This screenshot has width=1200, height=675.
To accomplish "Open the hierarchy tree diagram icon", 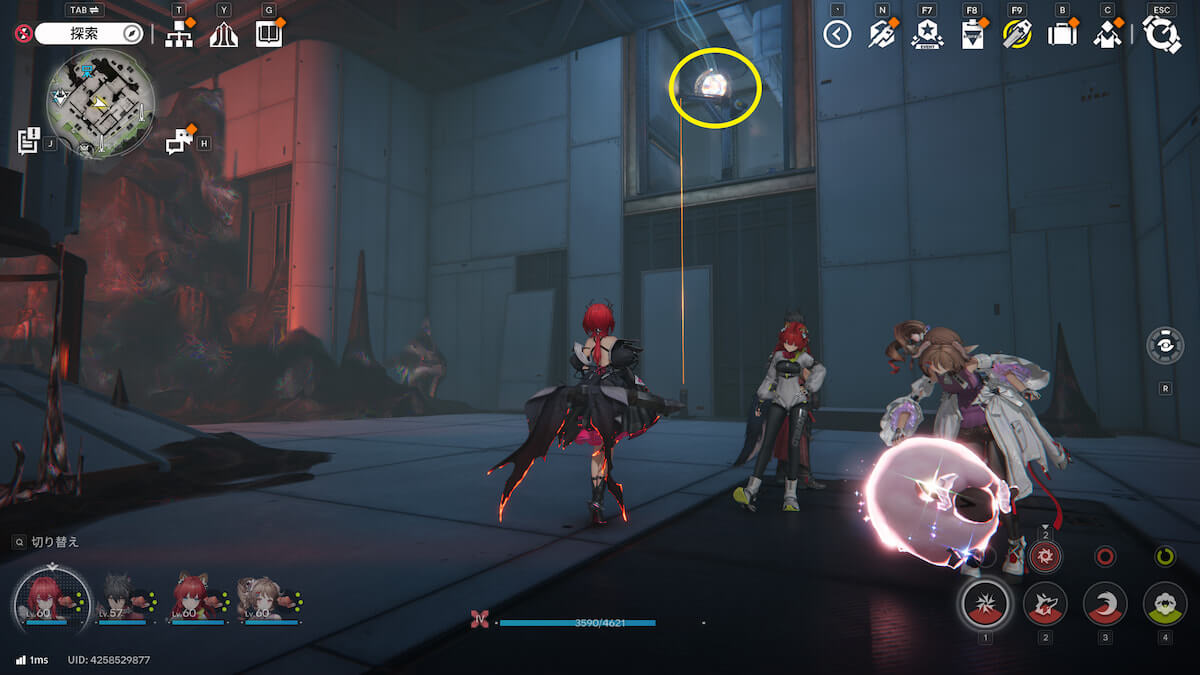I will [x=179, y=35].
